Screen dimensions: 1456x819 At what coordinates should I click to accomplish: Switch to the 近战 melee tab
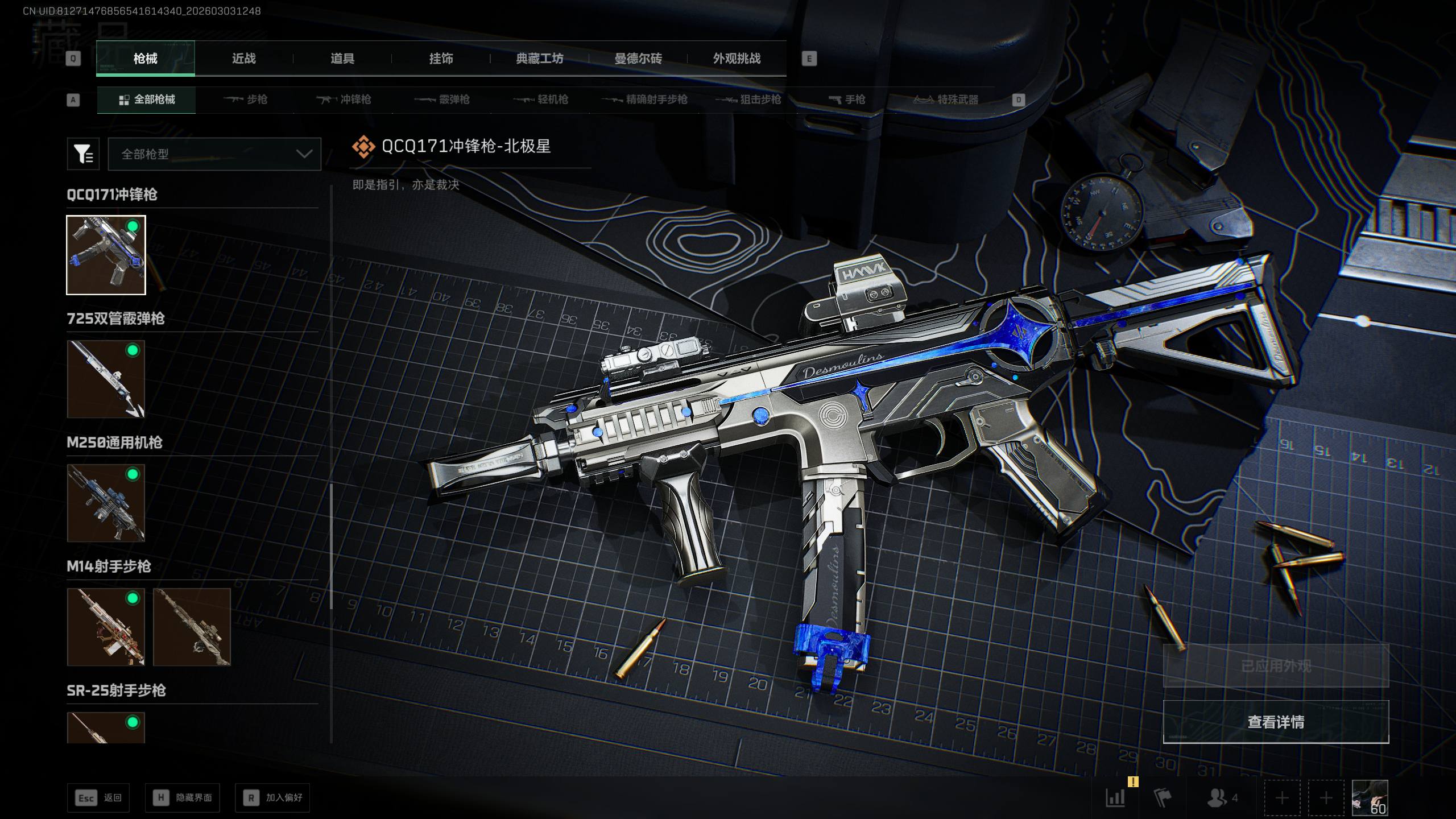coord(243,59)
